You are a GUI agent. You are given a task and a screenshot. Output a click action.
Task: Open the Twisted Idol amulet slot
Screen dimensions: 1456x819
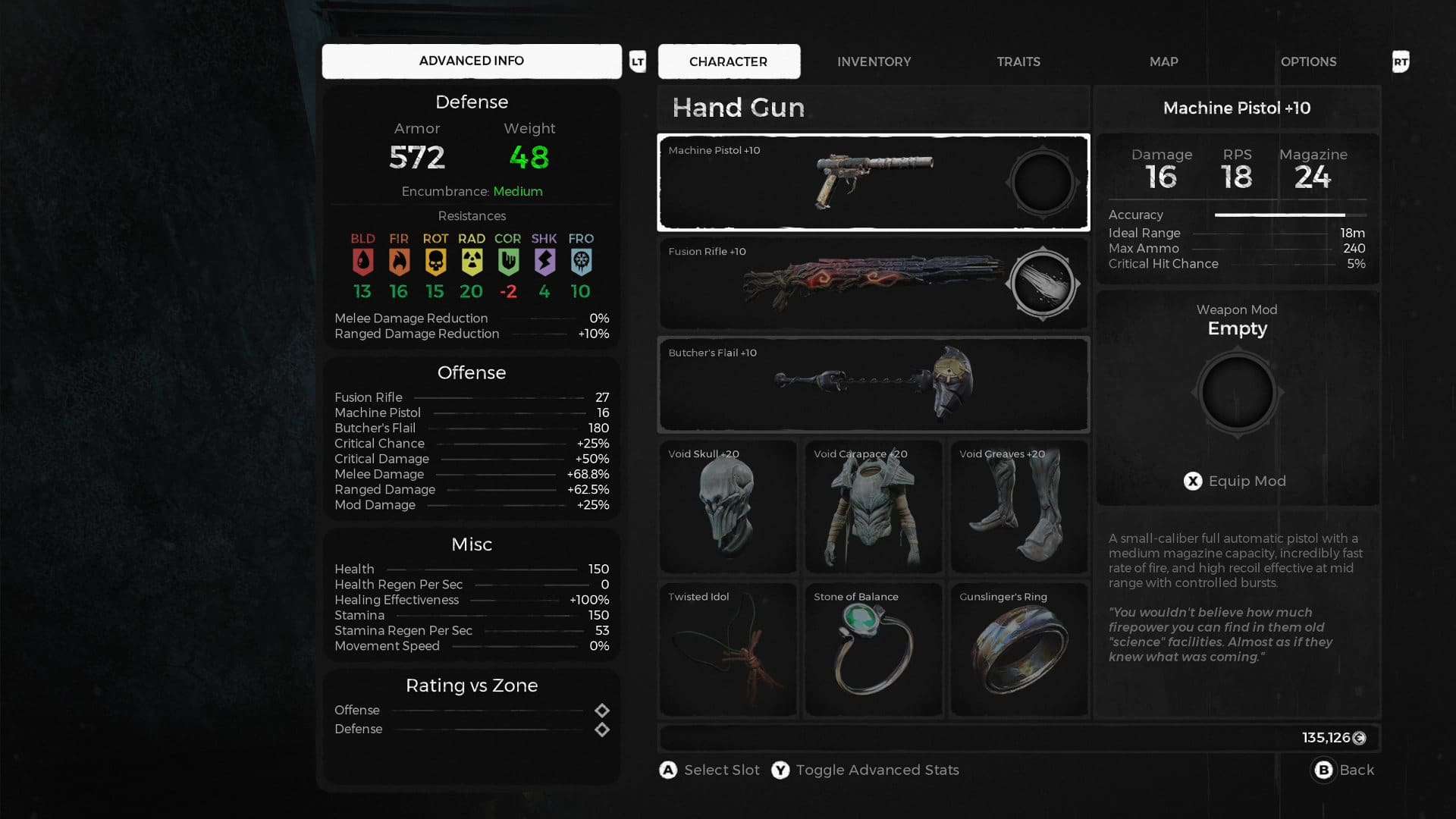tap(727, 649)
